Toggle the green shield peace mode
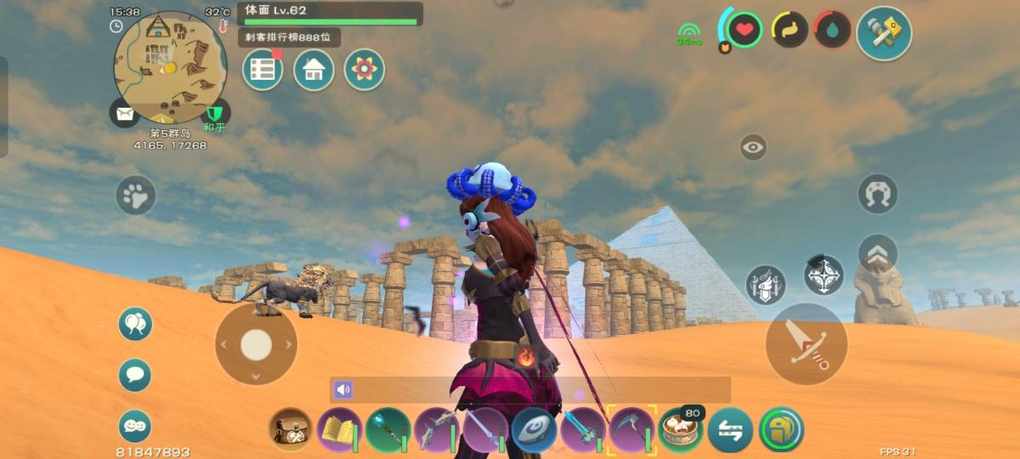 click(x=215, y=113)
